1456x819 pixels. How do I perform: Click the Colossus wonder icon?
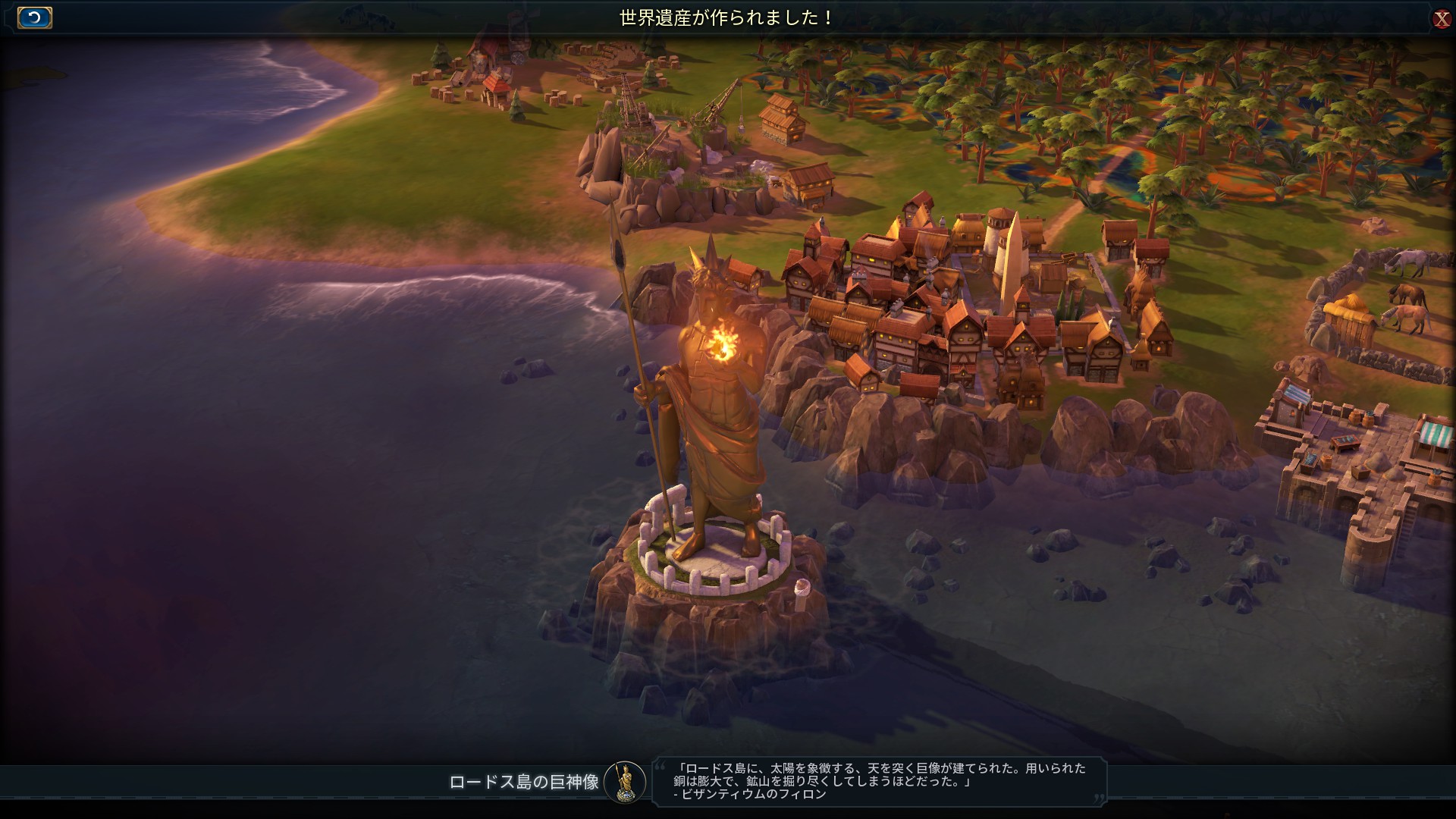click(625, 782)
